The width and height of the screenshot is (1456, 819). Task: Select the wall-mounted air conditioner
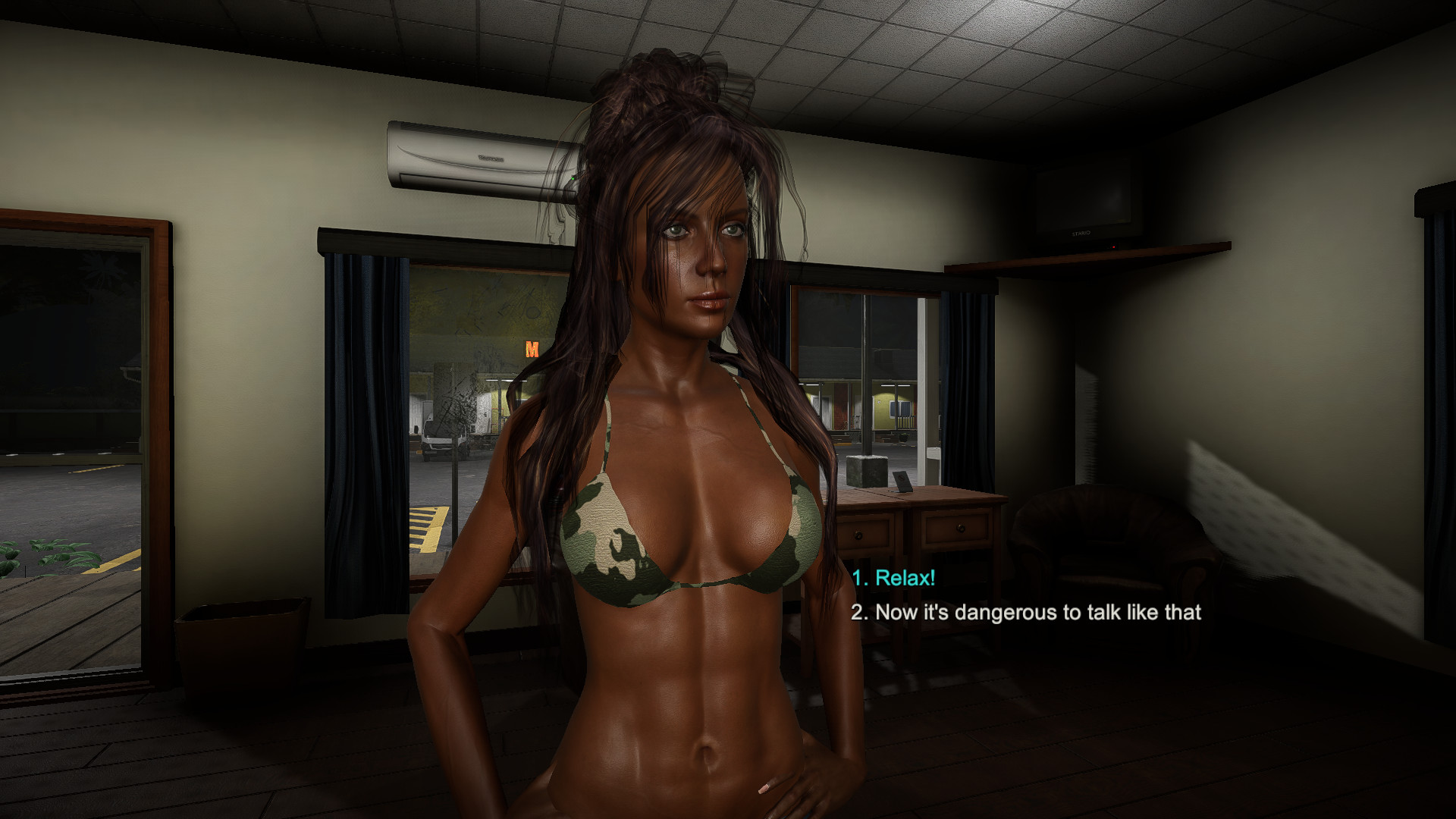point(478,155)
